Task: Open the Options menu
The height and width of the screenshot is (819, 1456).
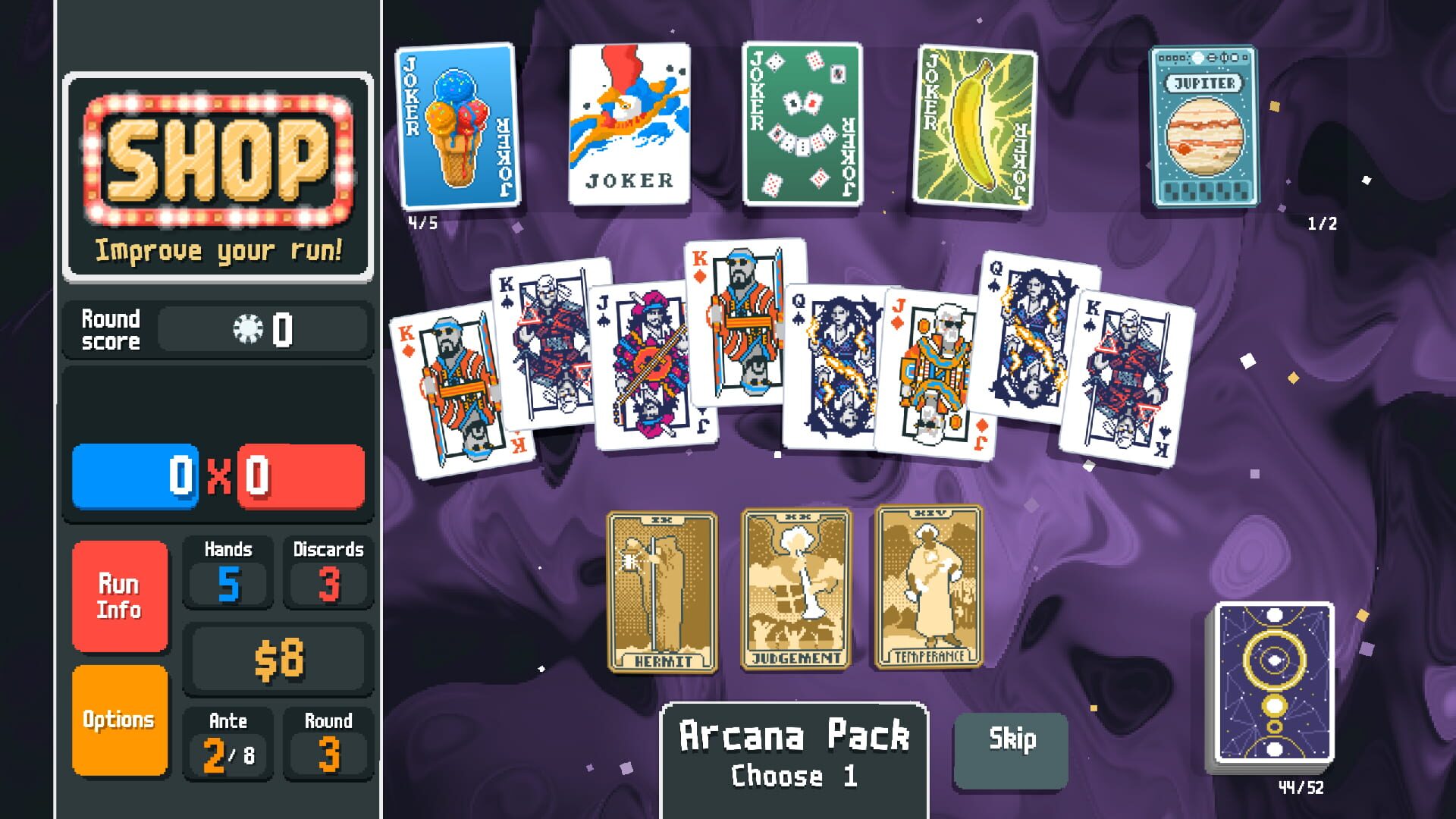Action: click(120, 719)
